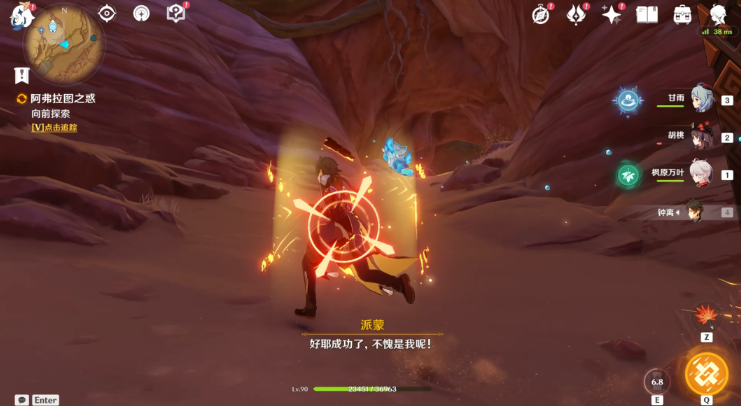The image size is (741, 406).
Task: Select active character 钟离 in party list
Action: point(696,211)
